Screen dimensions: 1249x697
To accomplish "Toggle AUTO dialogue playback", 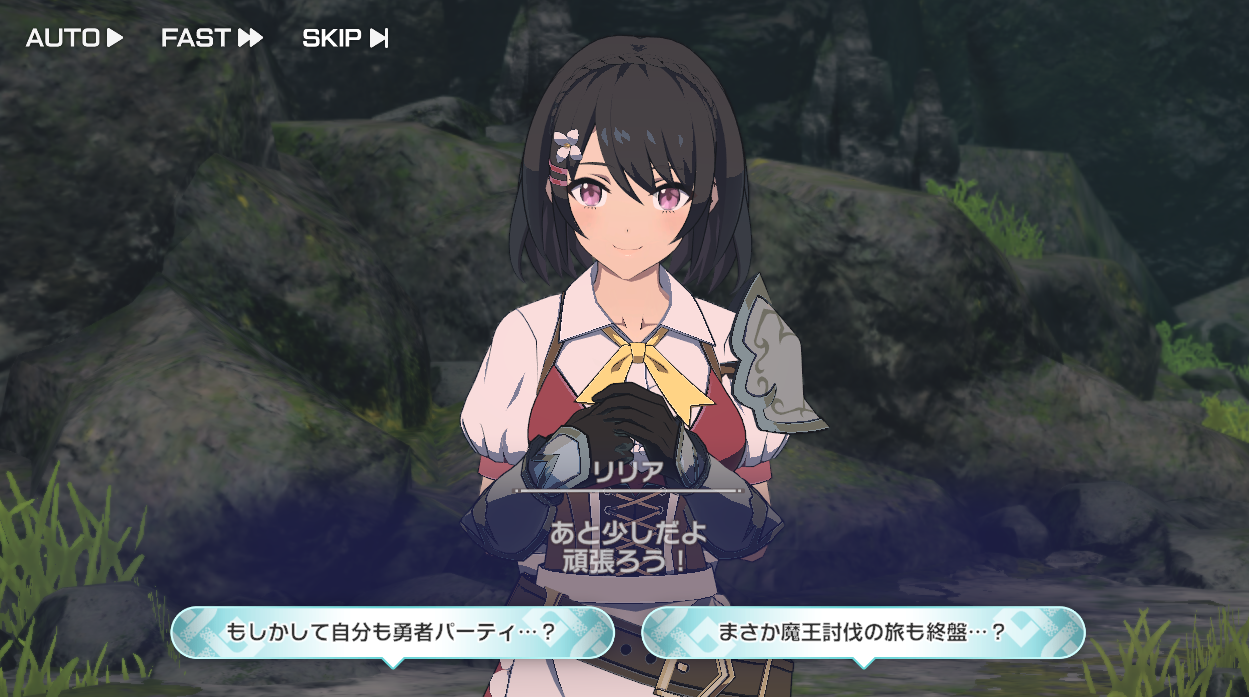I will (x=74, y=38).
